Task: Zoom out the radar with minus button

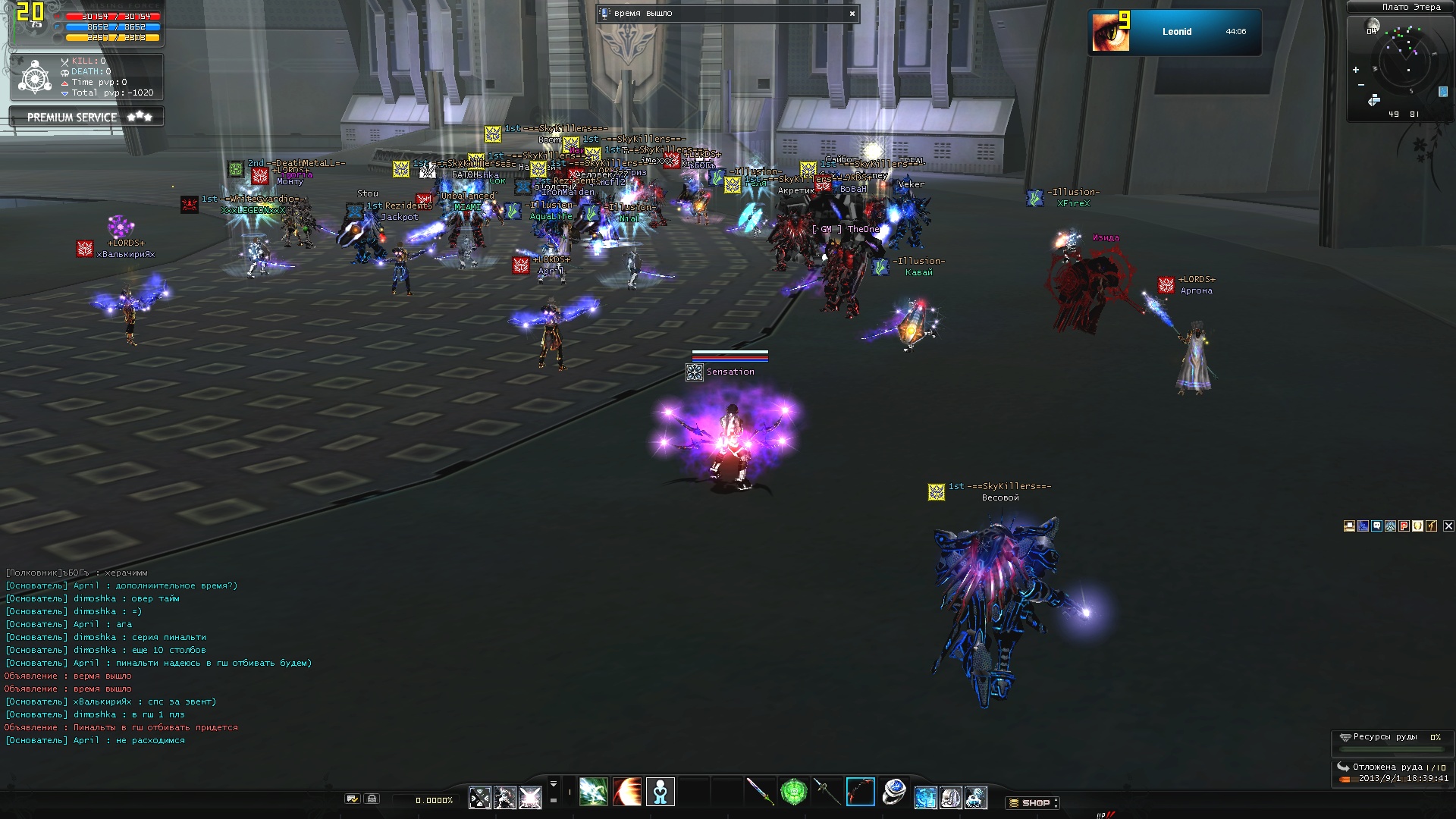Action: (x=1361, y=85)
